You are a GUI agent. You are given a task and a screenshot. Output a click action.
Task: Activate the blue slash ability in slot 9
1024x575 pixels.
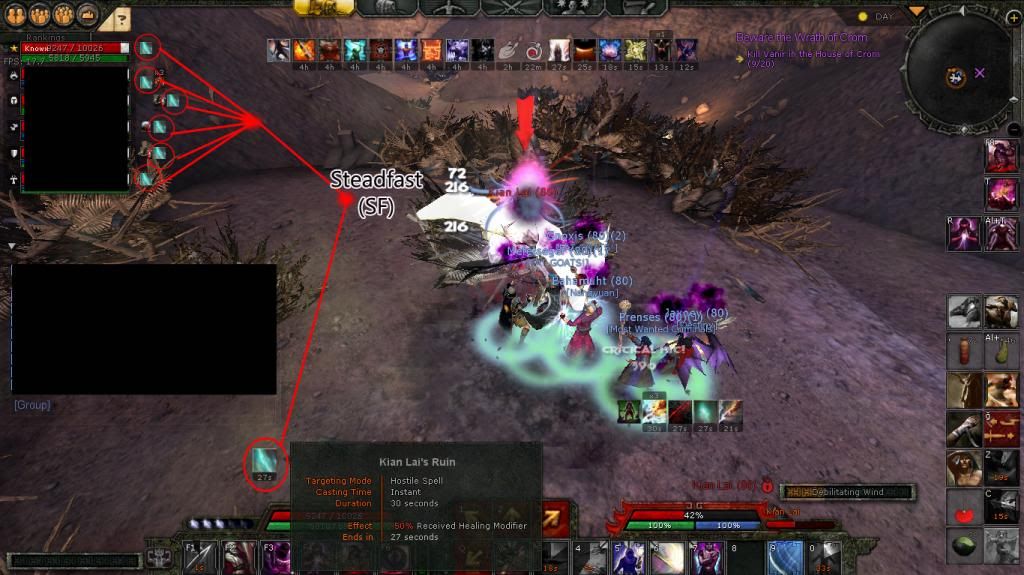785,557
